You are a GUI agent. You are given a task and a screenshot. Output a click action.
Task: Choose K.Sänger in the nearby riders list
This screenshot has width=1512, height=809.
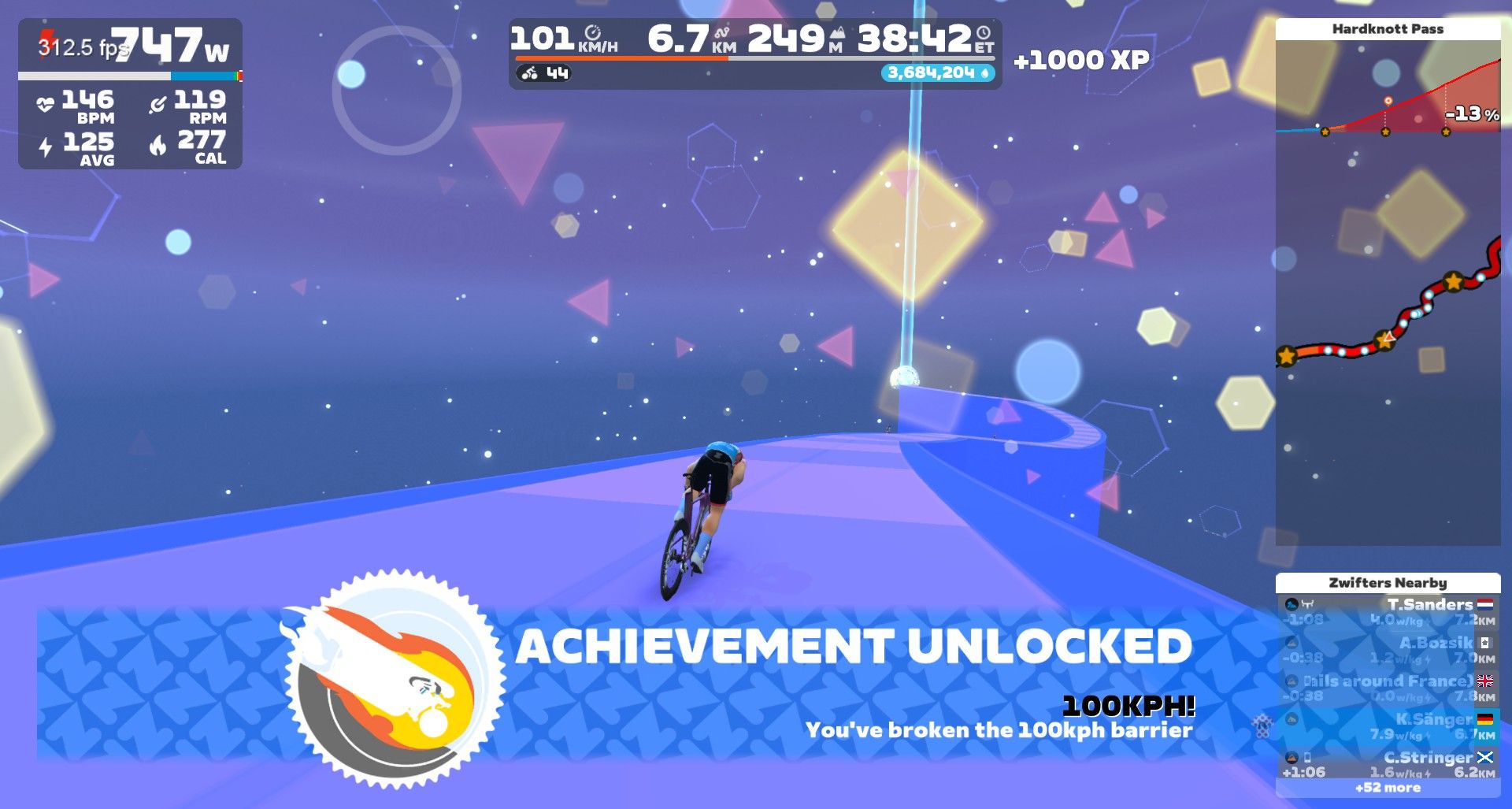1388,726
